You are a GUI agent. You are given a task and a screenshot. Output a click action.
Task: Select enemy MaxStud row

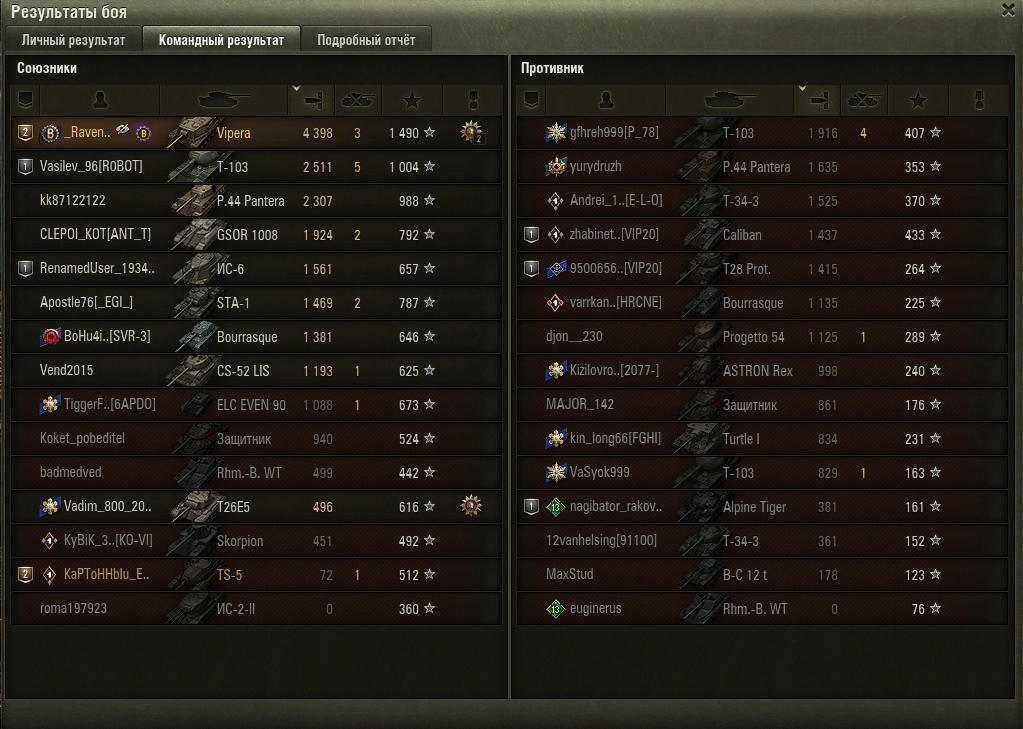(570, 575)
